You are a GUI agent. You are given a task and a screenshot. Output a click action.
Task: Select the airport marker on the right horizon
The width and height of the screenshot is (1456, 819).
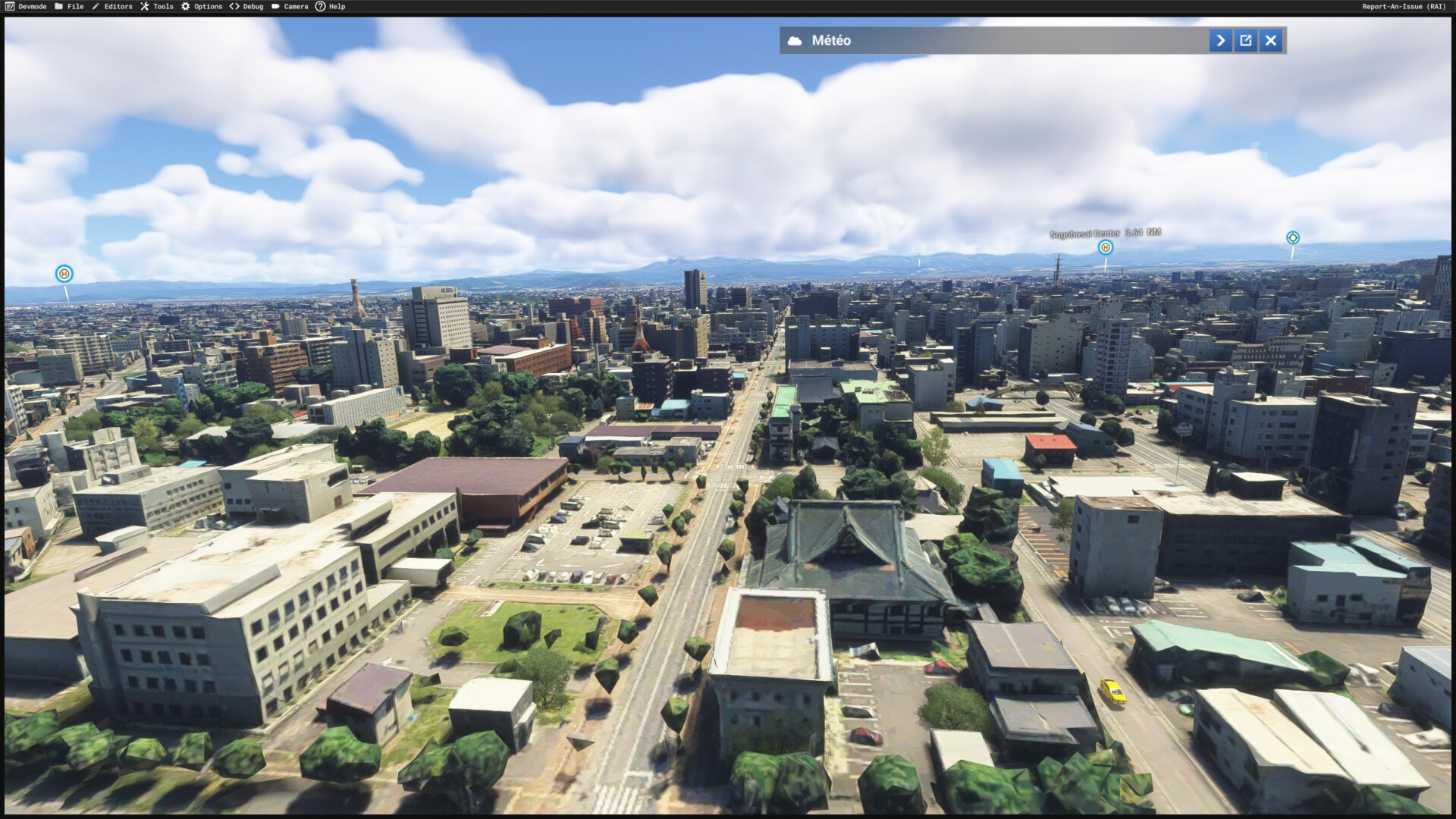1293,238
